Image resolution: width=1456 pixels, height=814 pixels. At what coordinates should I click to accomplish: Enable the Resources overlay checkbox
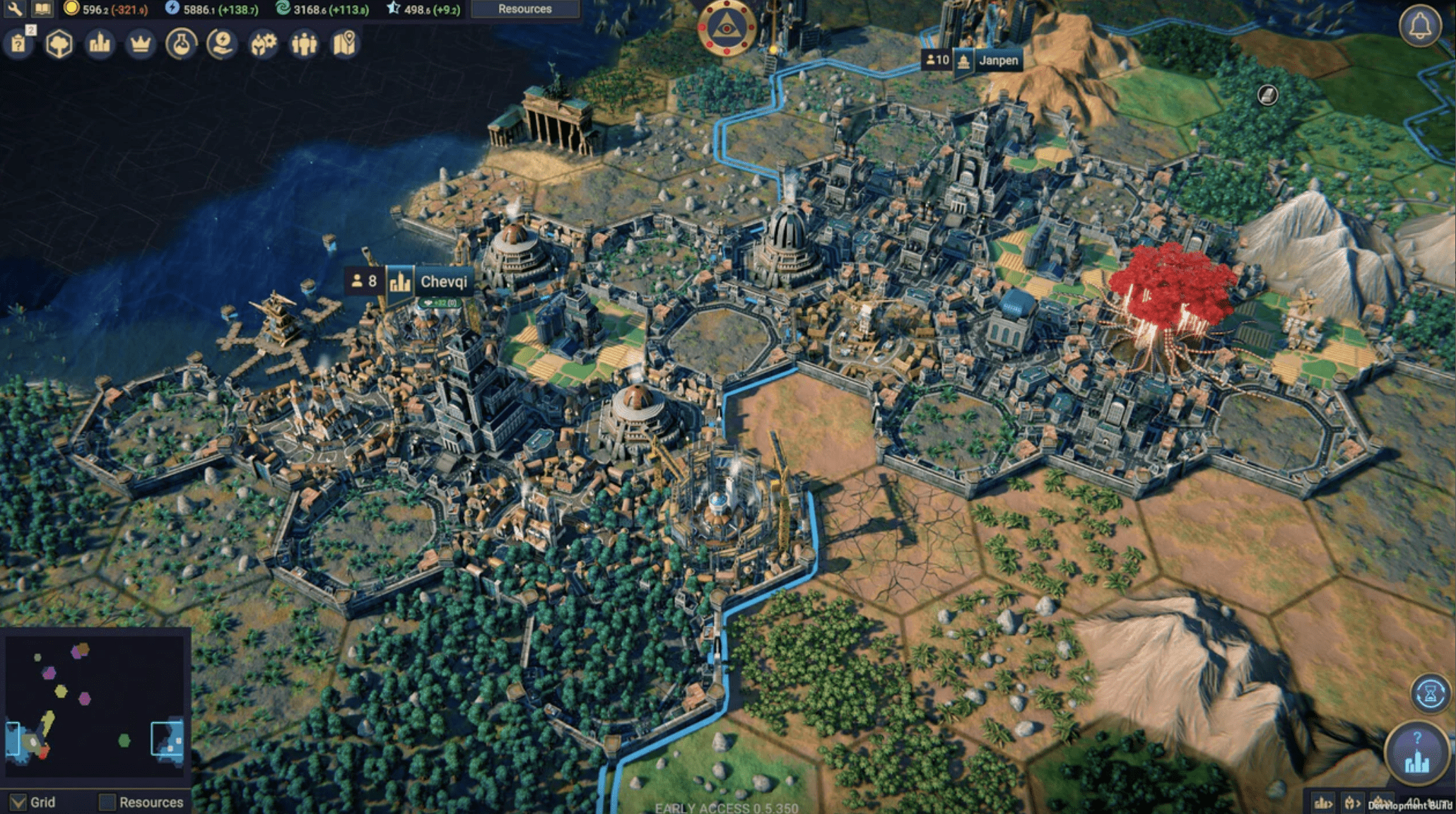click(108, 803)
